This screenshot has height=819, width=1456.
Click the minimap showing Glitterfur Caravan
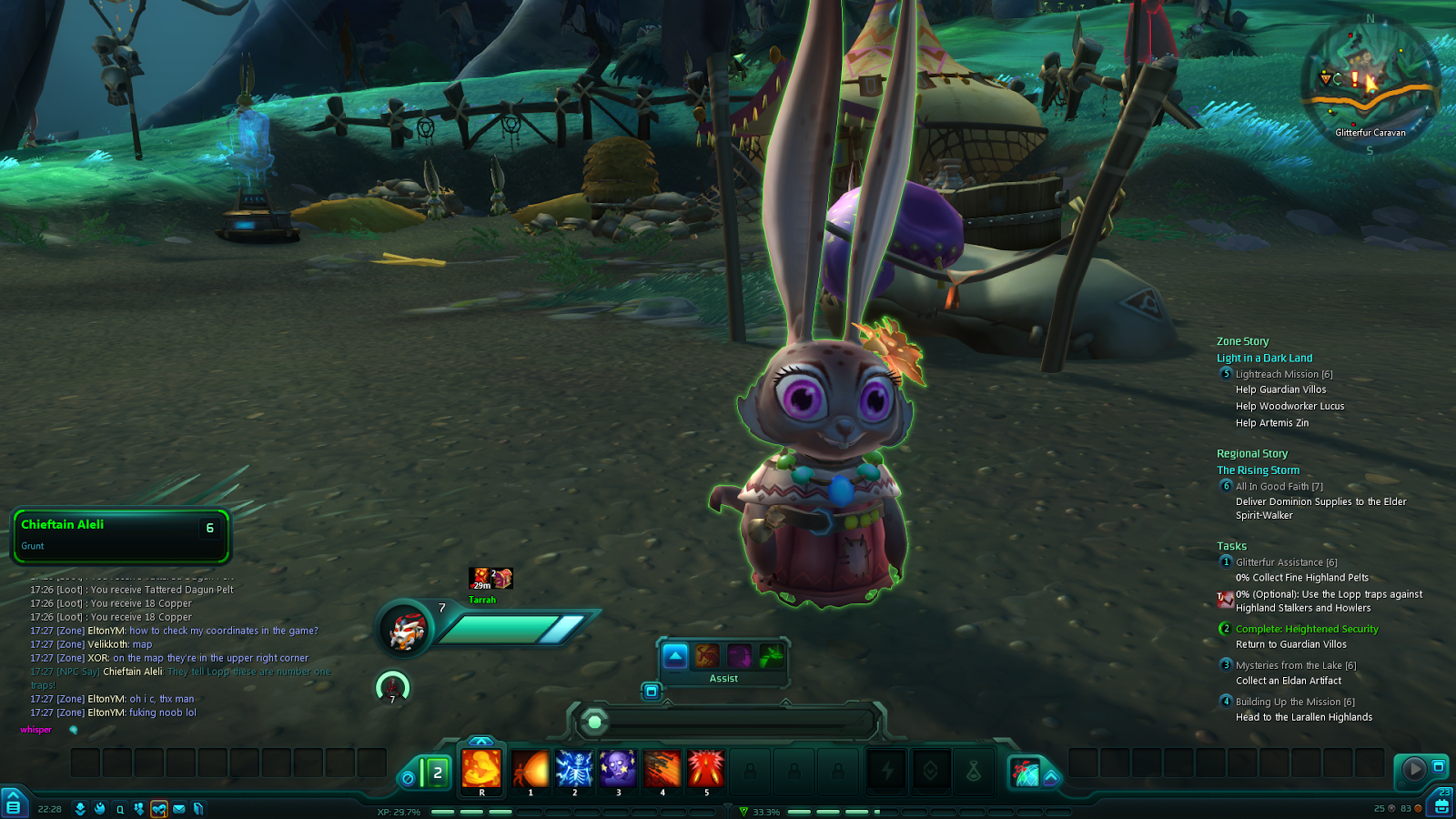pyautogui.click(x=1370, y=80)
